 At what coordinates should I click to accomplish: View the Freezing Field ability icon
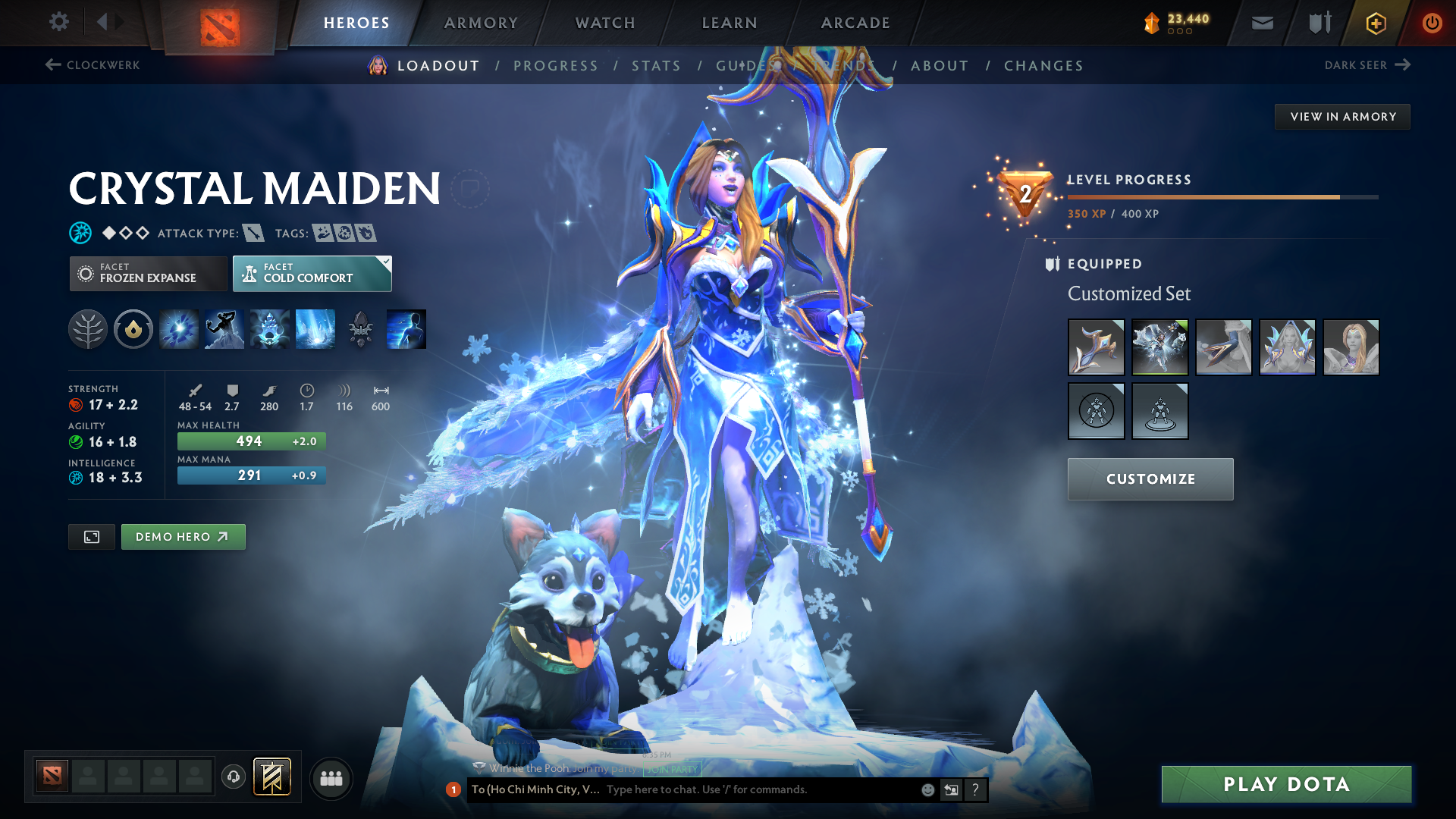315,329
